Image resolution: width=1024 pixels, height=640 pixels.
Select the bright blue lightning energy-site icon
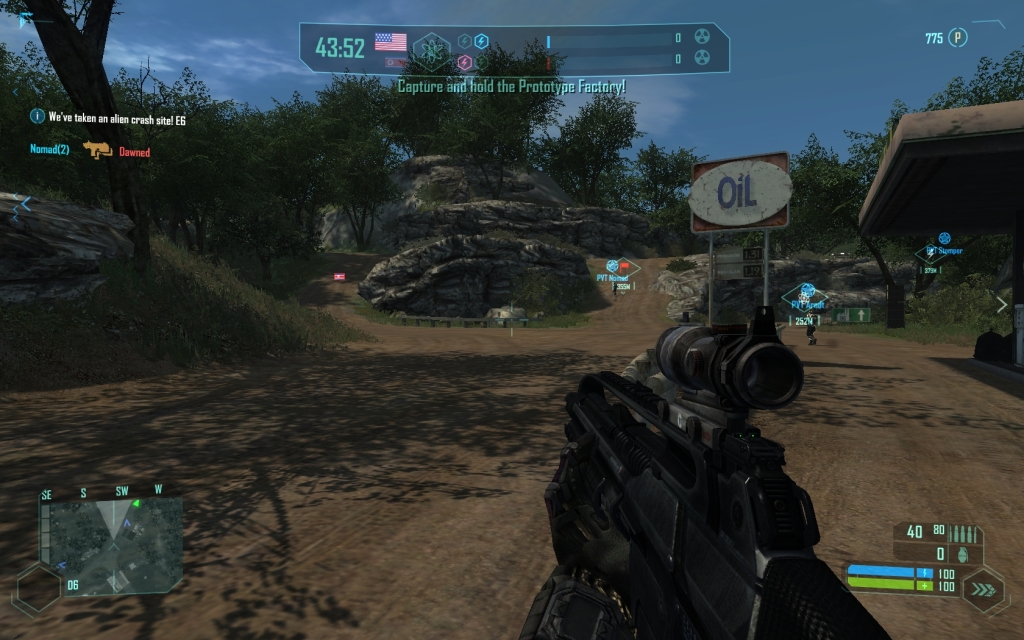pyautogui.click(x=481, y=41)
